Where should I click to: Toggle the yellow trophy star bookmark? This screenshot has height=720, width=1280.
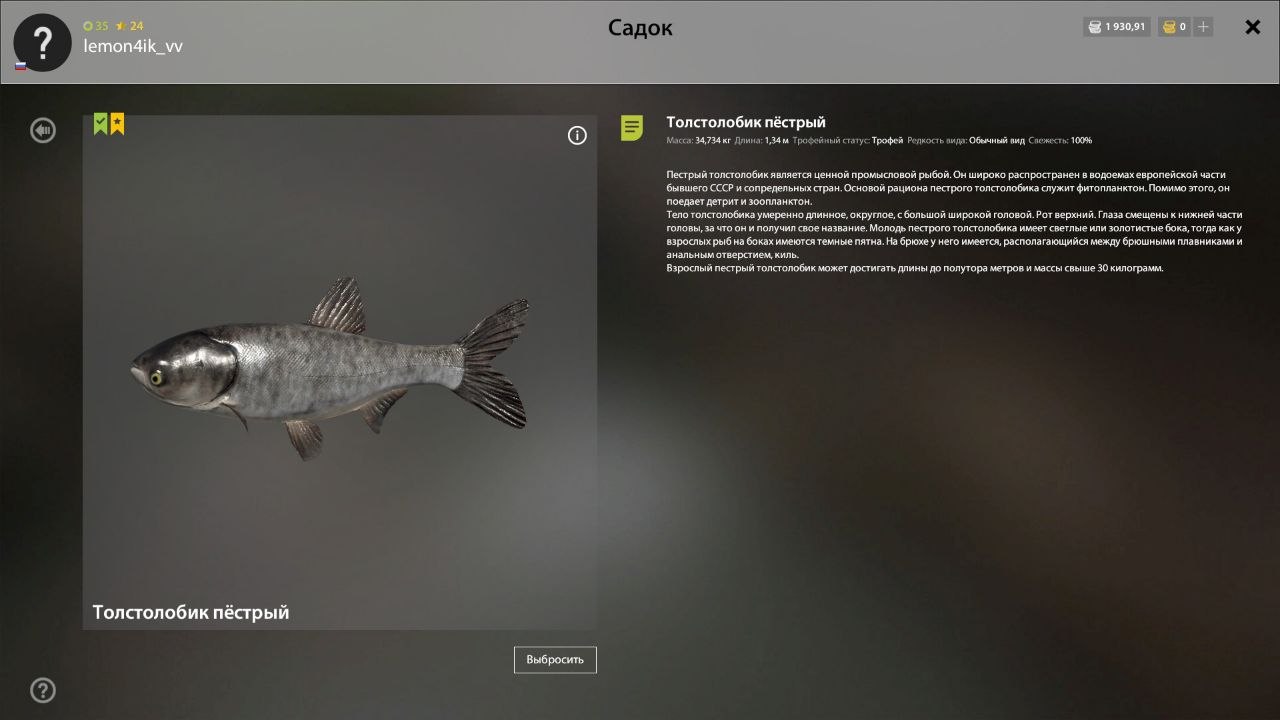click(x=117, y=122)
